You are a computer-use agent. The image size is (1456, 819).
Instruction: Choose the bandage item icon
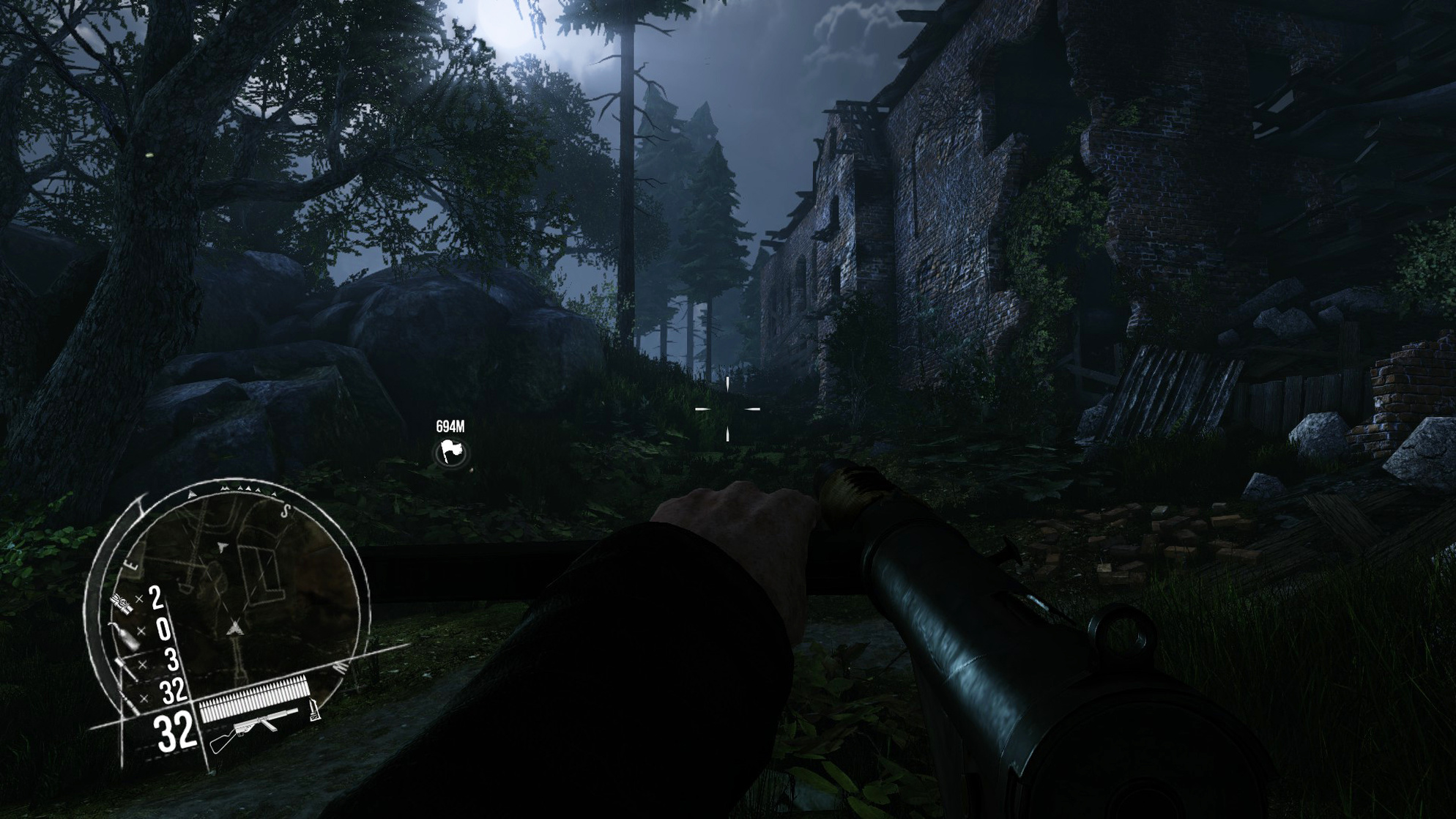122,604
